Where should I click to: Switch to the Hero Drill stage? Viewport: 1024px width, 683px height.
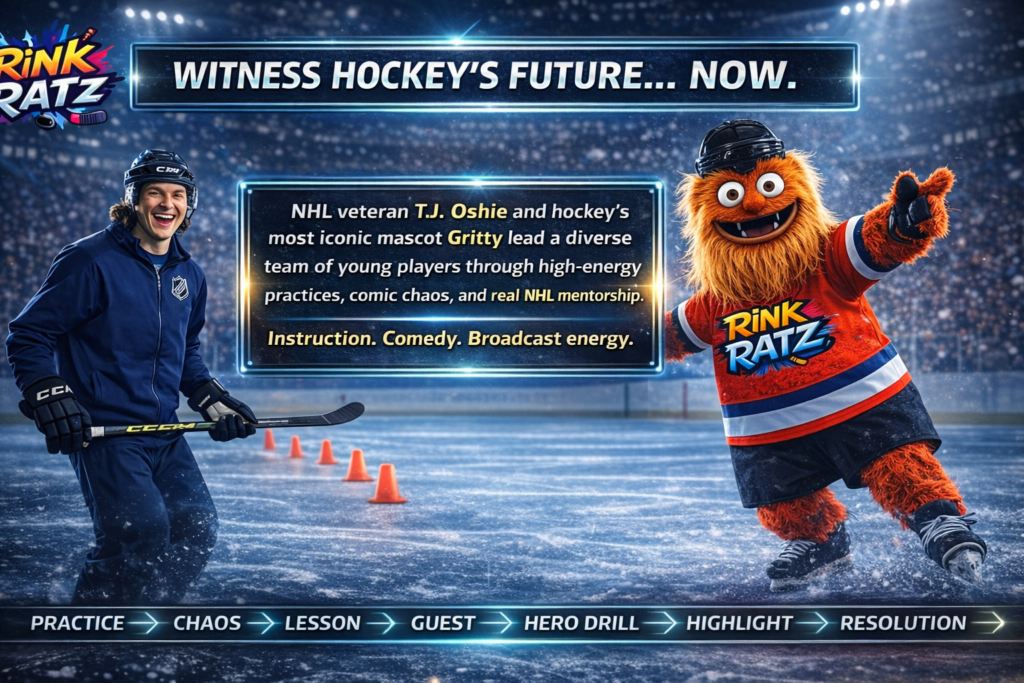click(x=581, y=623)
